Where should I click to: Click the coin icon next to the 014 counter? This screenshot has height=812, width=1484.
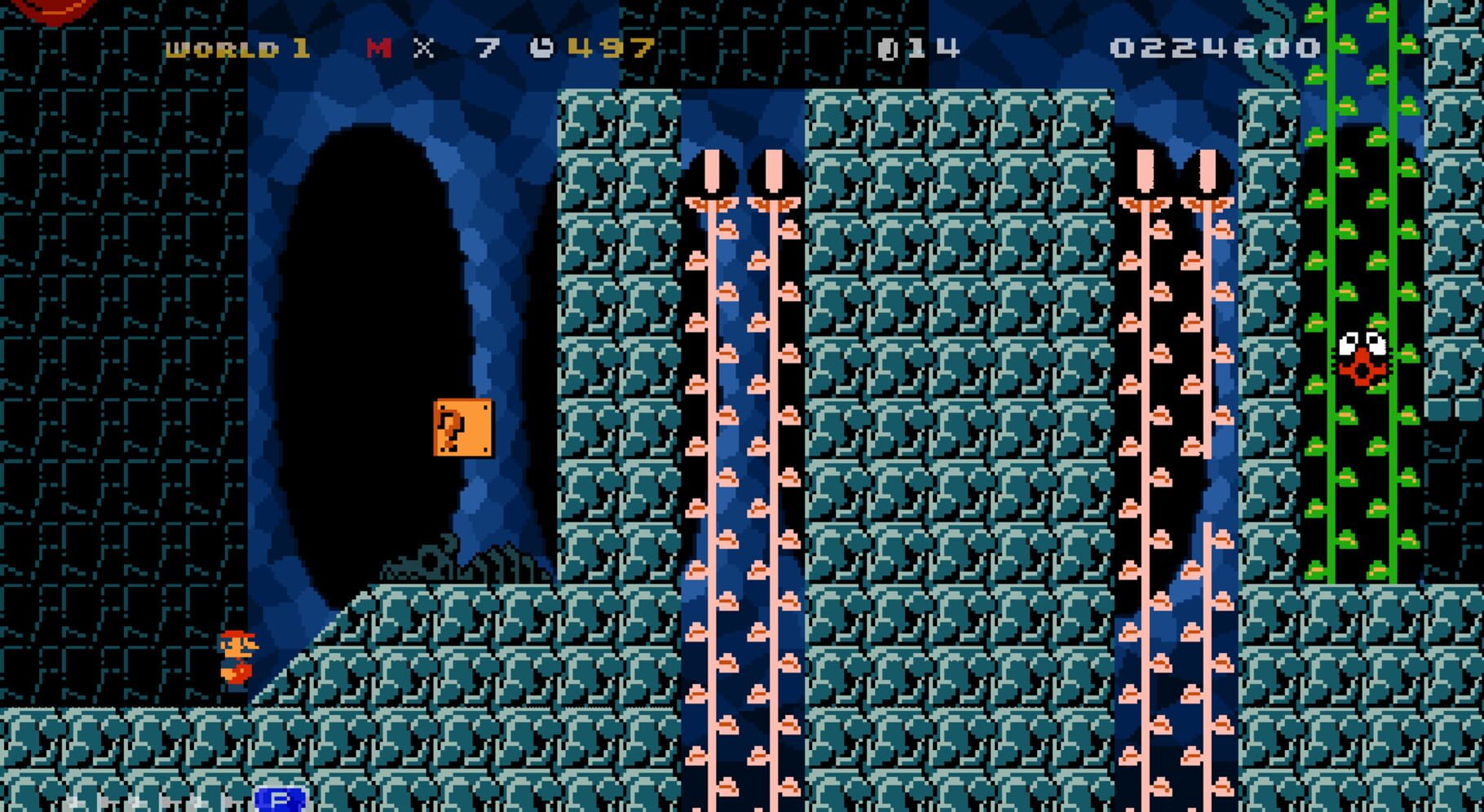[x=889, y=49]
